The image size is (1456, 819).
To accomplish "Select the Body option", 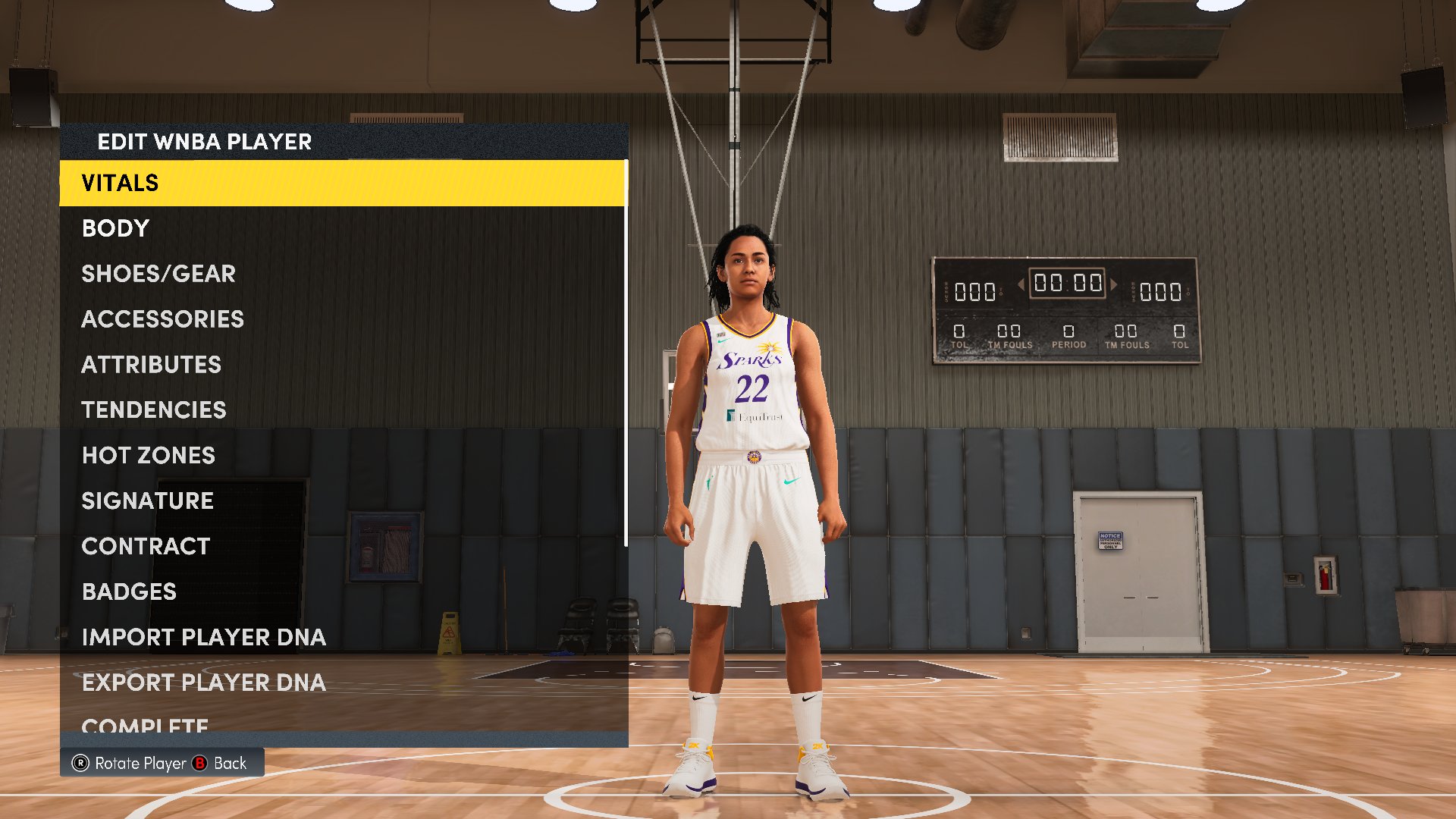I will point(115,228).
